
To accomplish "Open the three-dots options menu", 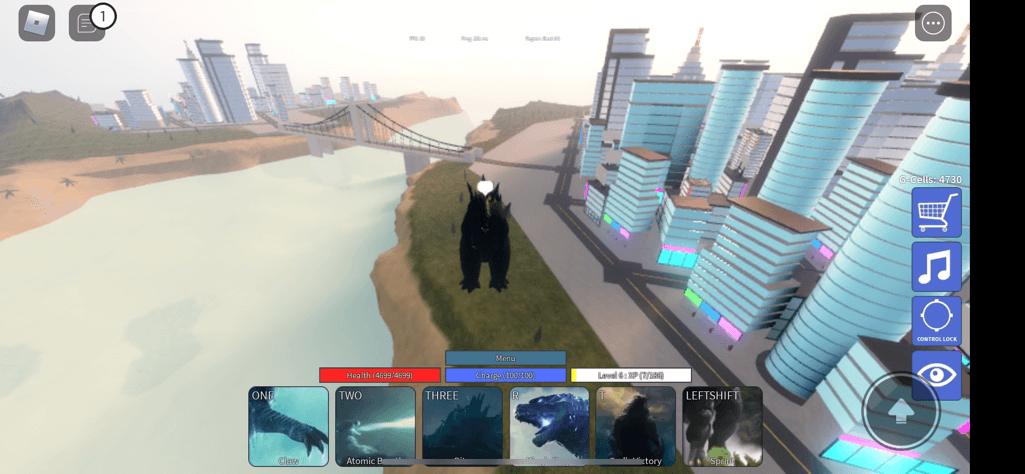I will pyautogui.click(x=933, y=23).
